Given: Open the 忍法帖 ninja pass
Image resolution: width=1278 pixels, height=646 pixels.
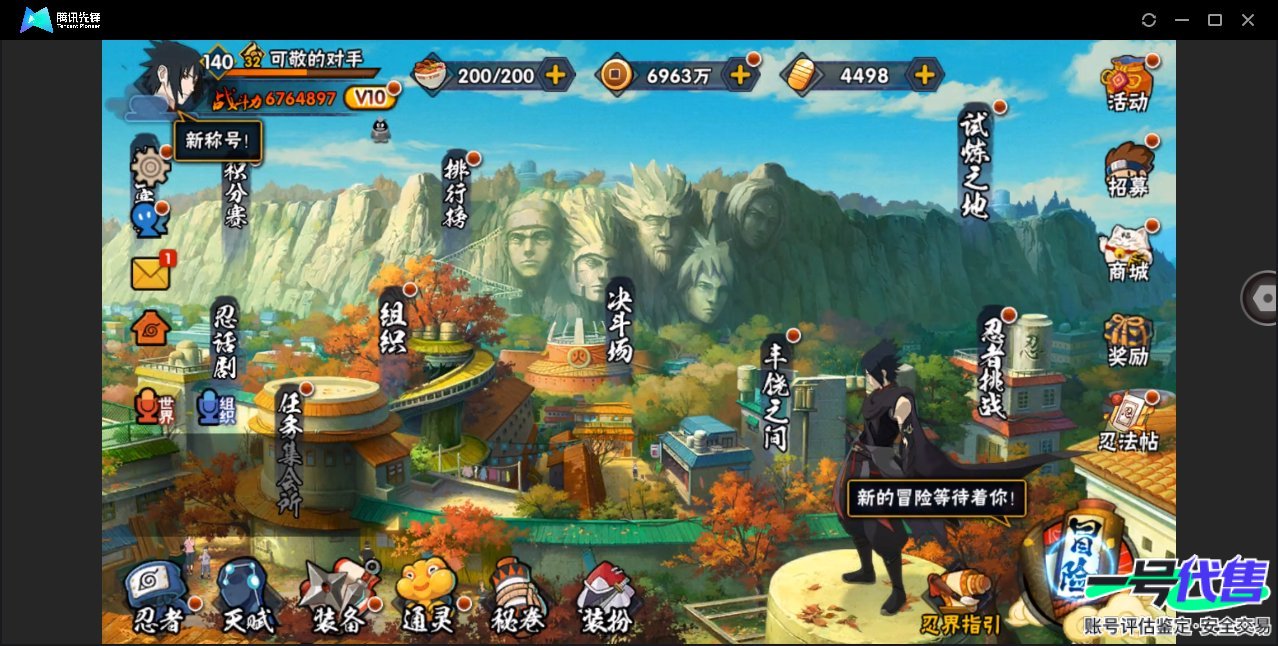Looking at the screenshot, I should [1128, 424].
